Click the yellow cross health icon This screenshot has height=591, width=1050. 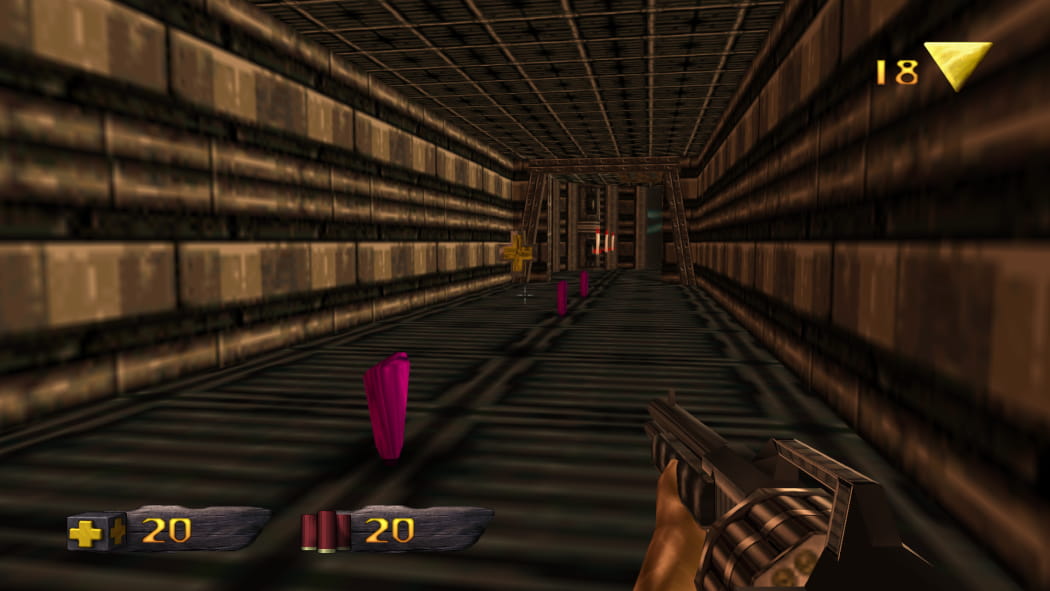point(92,531)
